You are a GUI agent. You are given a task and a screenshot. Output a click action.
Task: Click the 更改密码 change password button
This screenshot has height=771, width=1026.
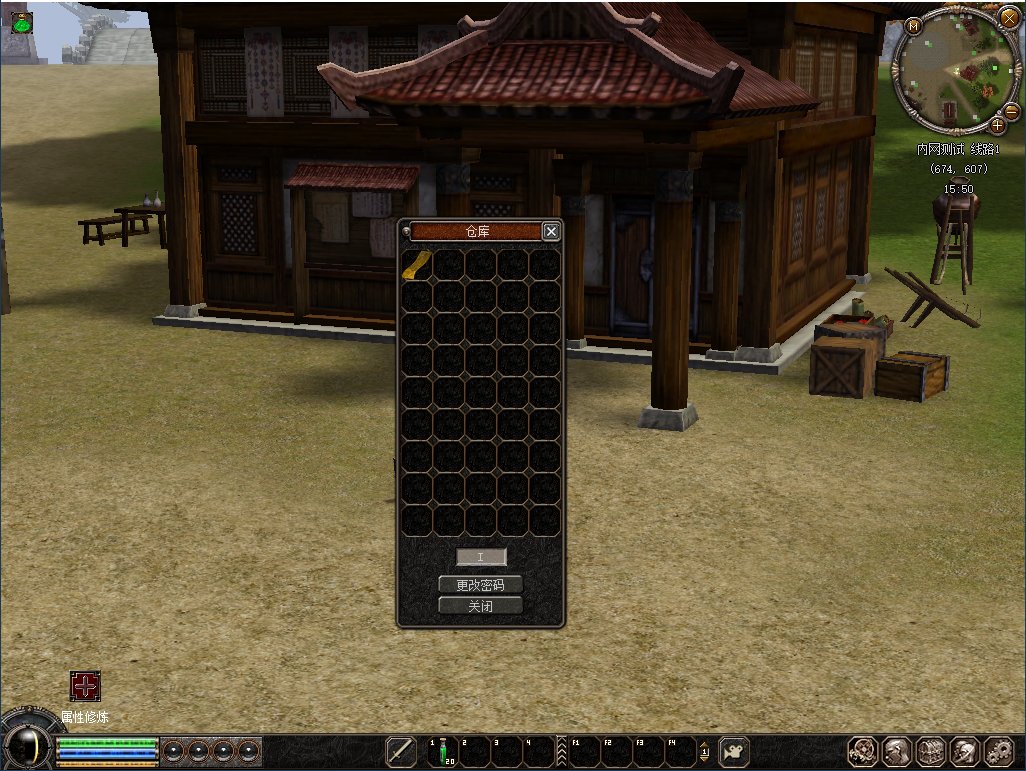pos(480,585)
